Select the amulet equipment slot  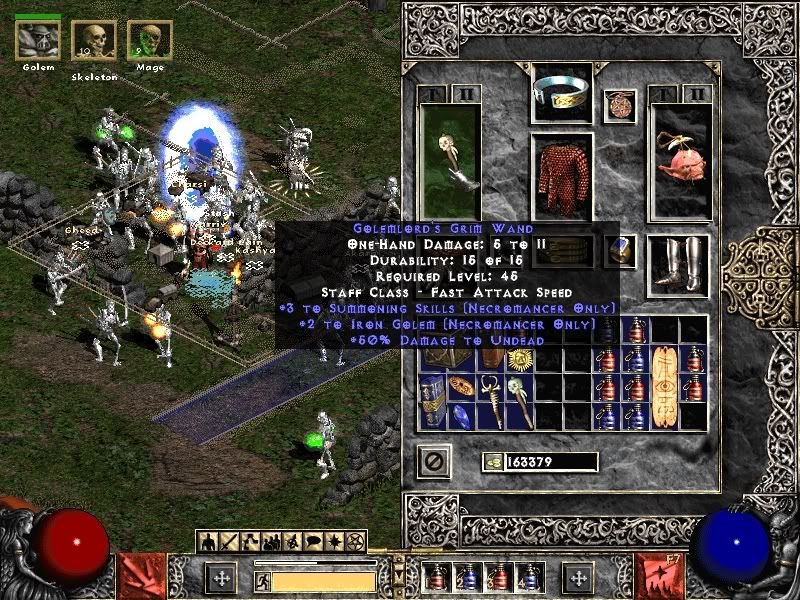[x=619, y=106]
